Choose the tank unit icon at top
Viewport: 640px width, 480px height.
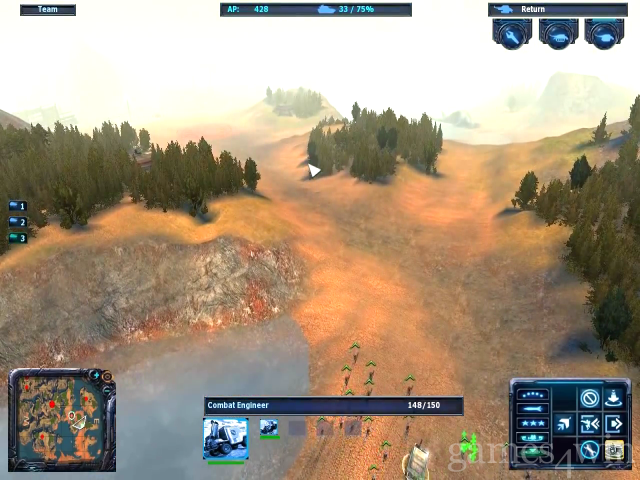coord(558,34)
